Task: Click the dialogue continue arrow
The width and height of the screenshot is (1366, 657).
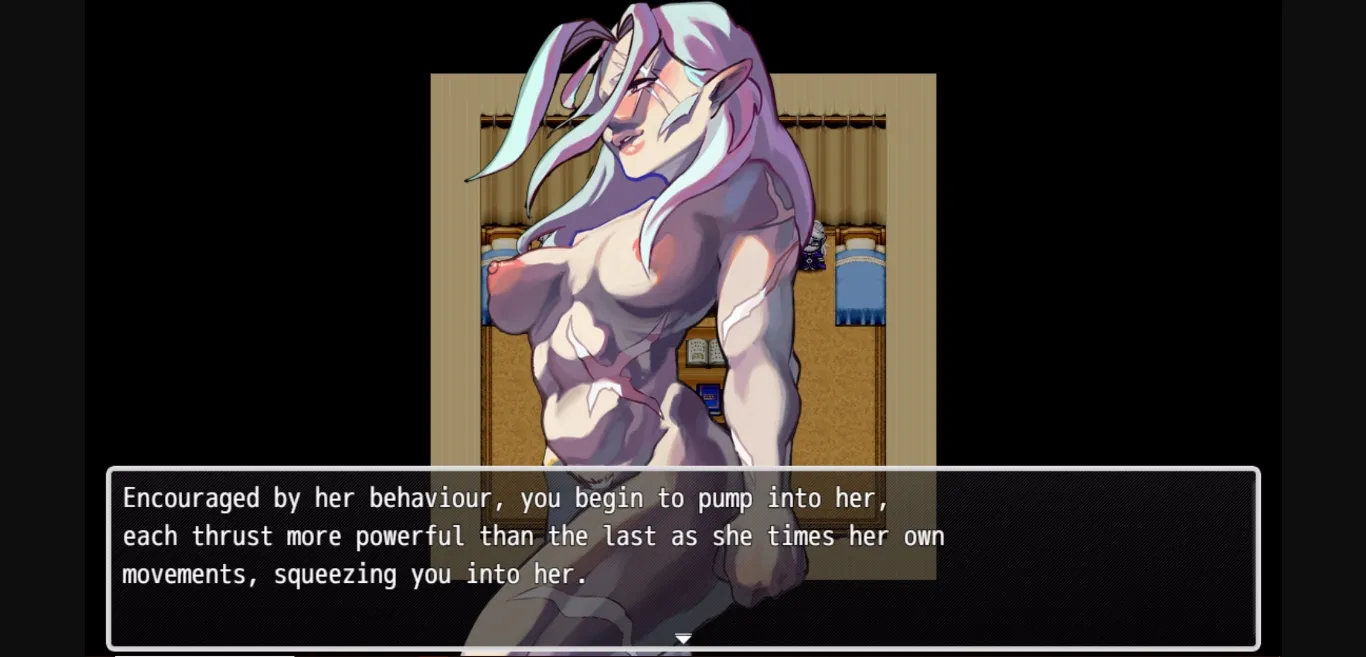Action: 683,638
